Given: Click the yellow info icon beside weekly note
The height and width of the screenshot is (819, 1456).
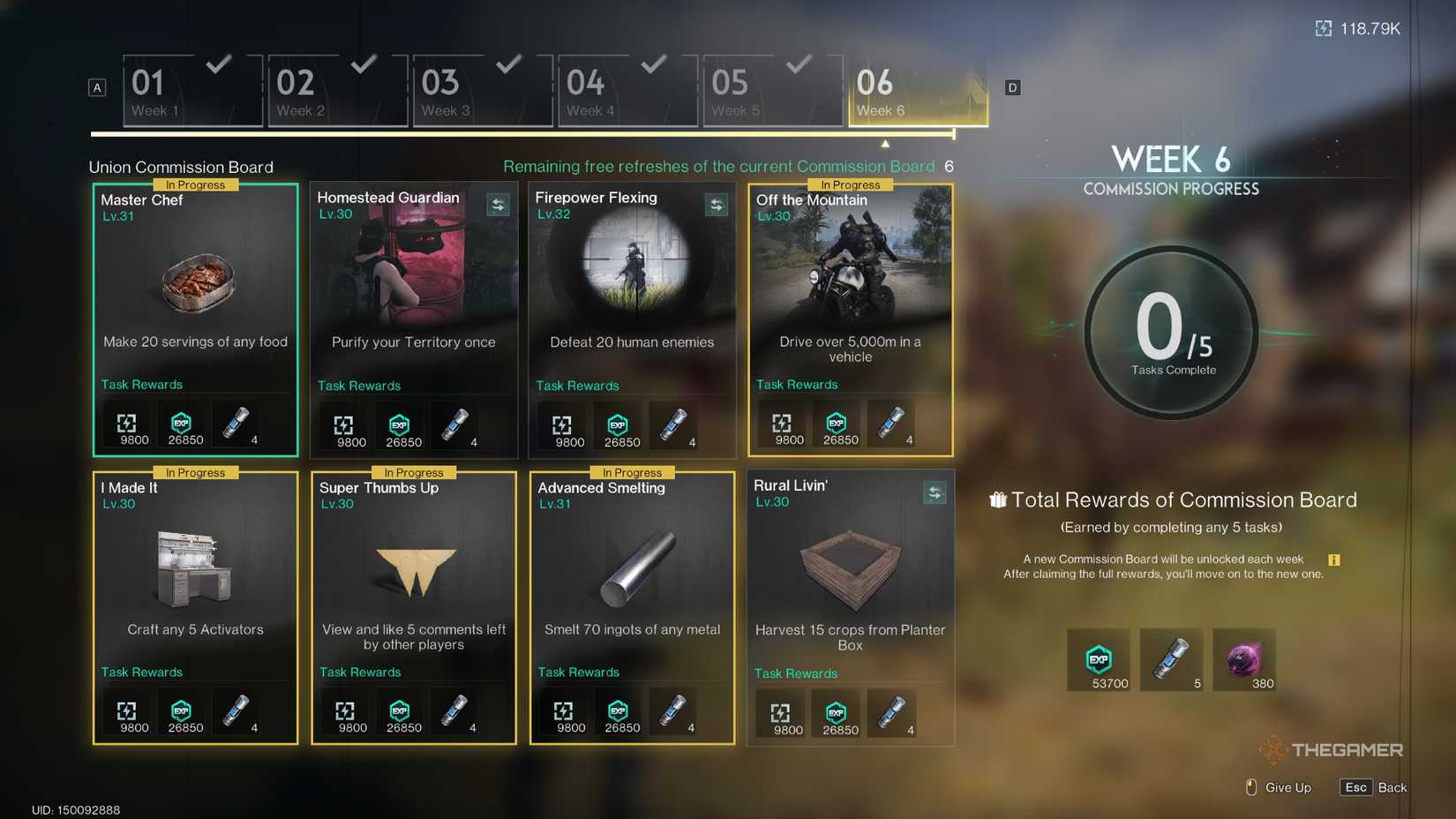Looking at the screenshot, I should (1333, 560).
